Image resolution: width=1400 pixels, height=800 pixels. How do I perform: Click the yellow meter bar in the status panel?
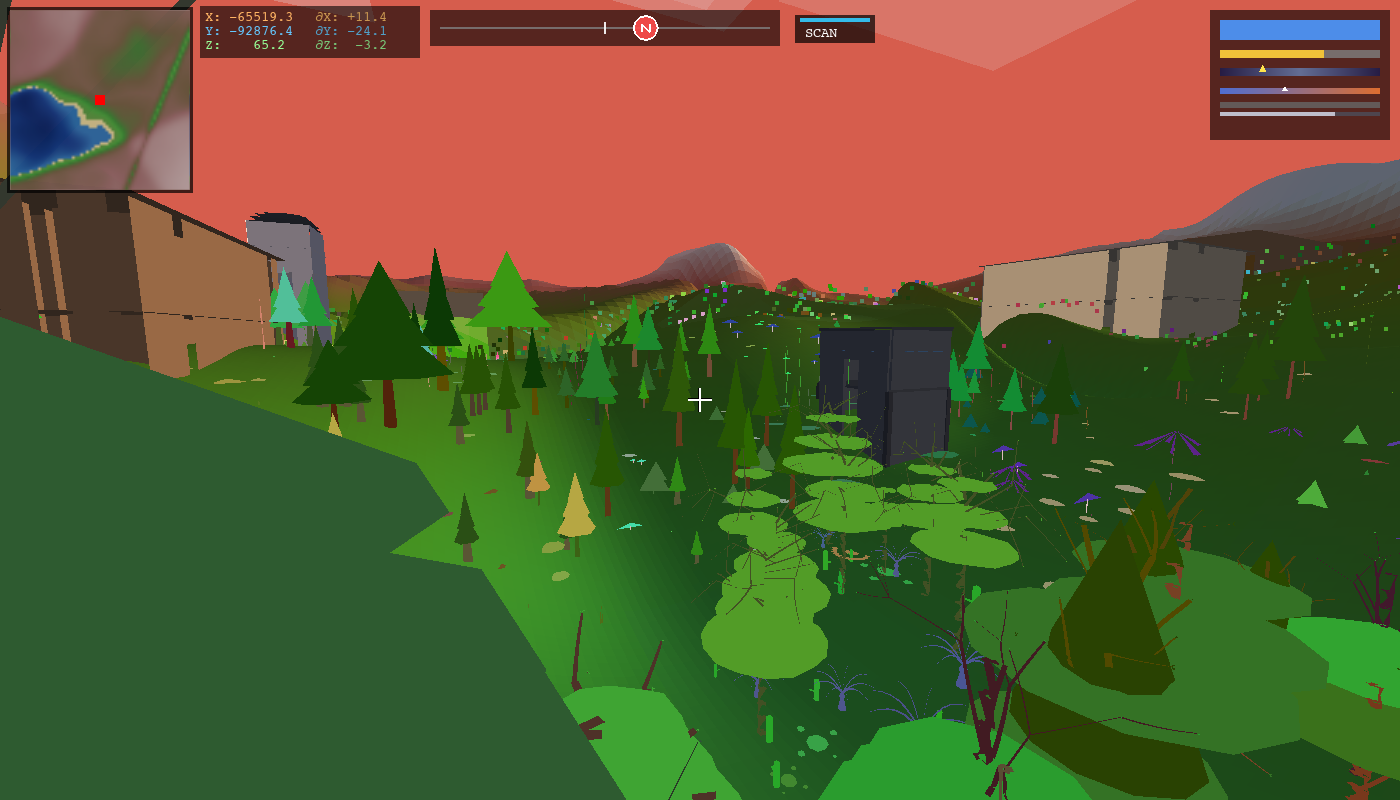pos(1270,54)
